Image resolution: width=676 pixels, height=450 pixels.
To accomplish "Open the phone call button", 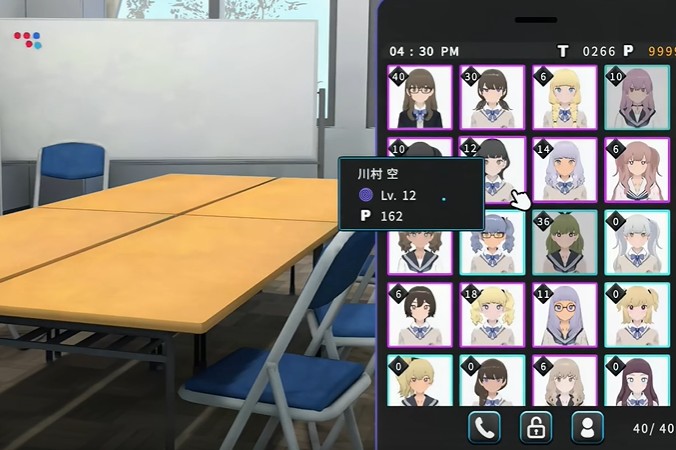I will click(x=484, y=427).
